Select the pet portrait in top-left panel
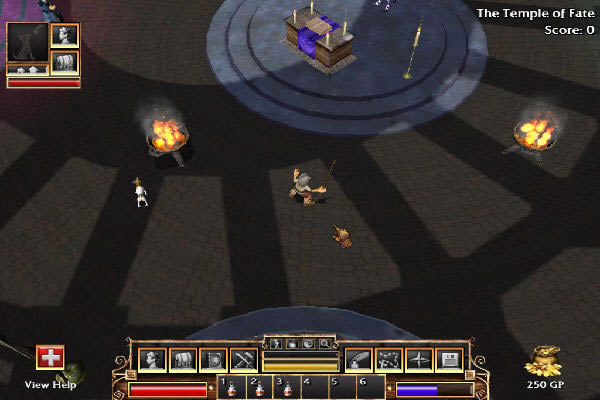 pos(27,42)
